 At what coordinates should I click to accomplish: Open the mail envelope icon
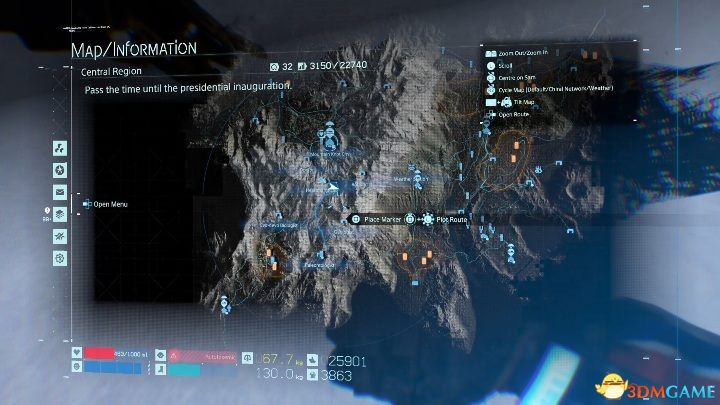[60, 192]
